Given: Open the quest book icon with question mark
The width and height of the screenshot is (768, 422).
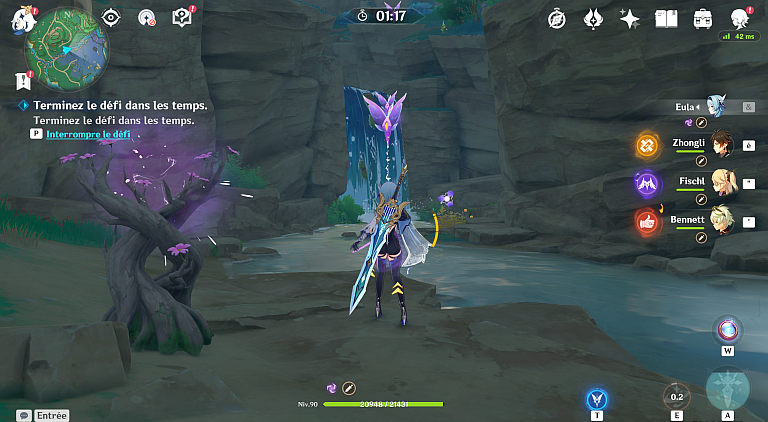Looking at the screenshot, I should pyautogui.click(x=181, y=17).
